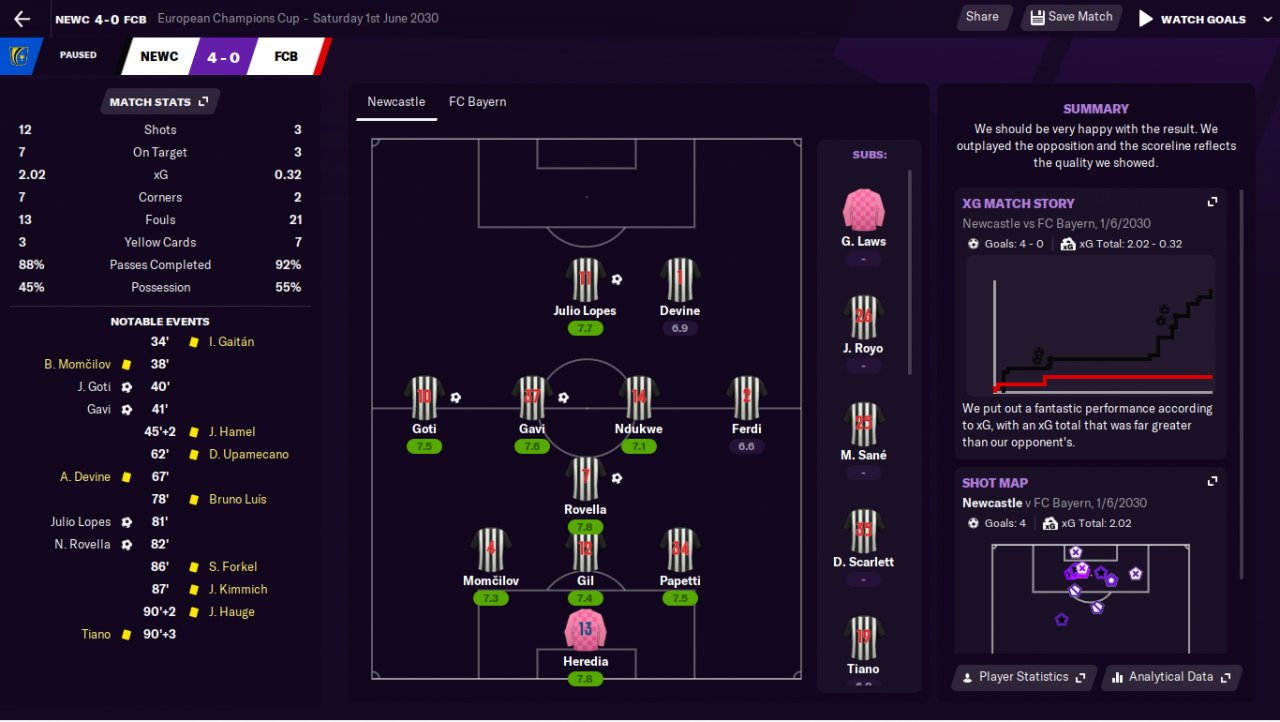Expand the Shot Map panel

pos(1212,482)
